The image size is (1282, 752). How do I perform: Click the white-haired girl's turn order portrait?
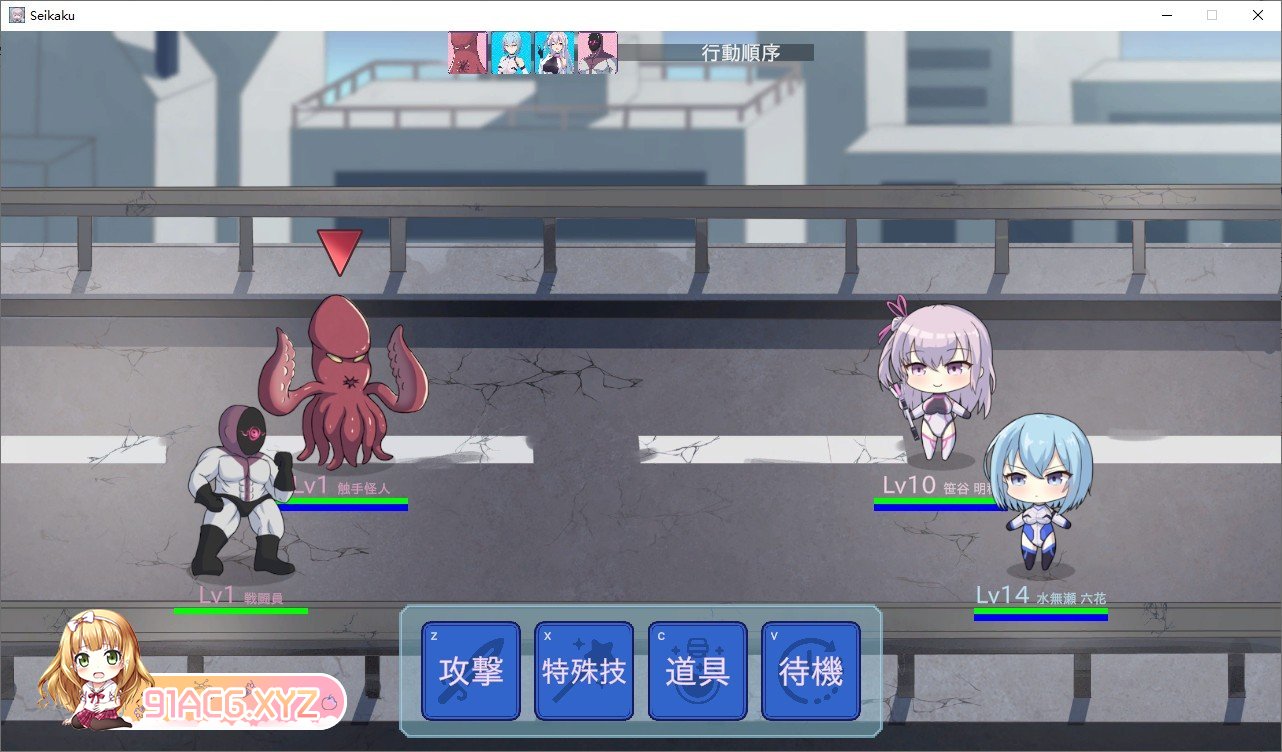tap(551, 53)
